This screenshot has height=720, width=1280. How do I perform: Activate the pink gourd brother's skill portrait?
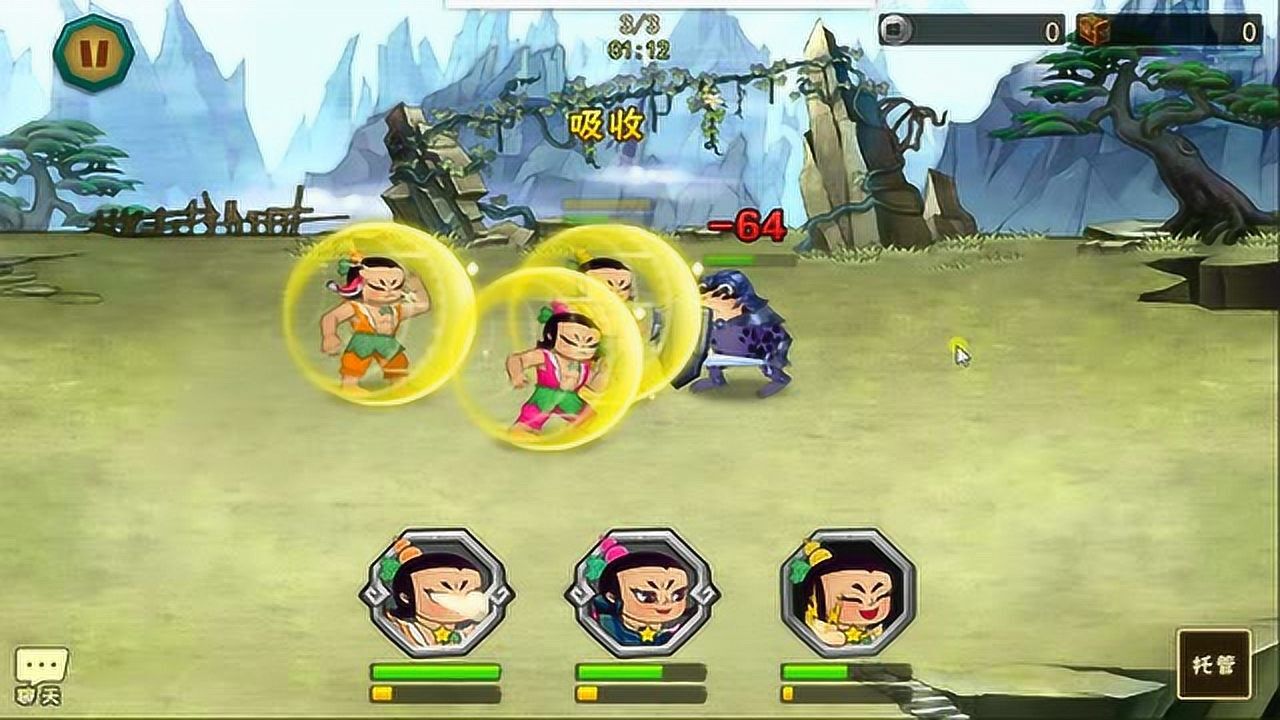[x=641, y=592]
